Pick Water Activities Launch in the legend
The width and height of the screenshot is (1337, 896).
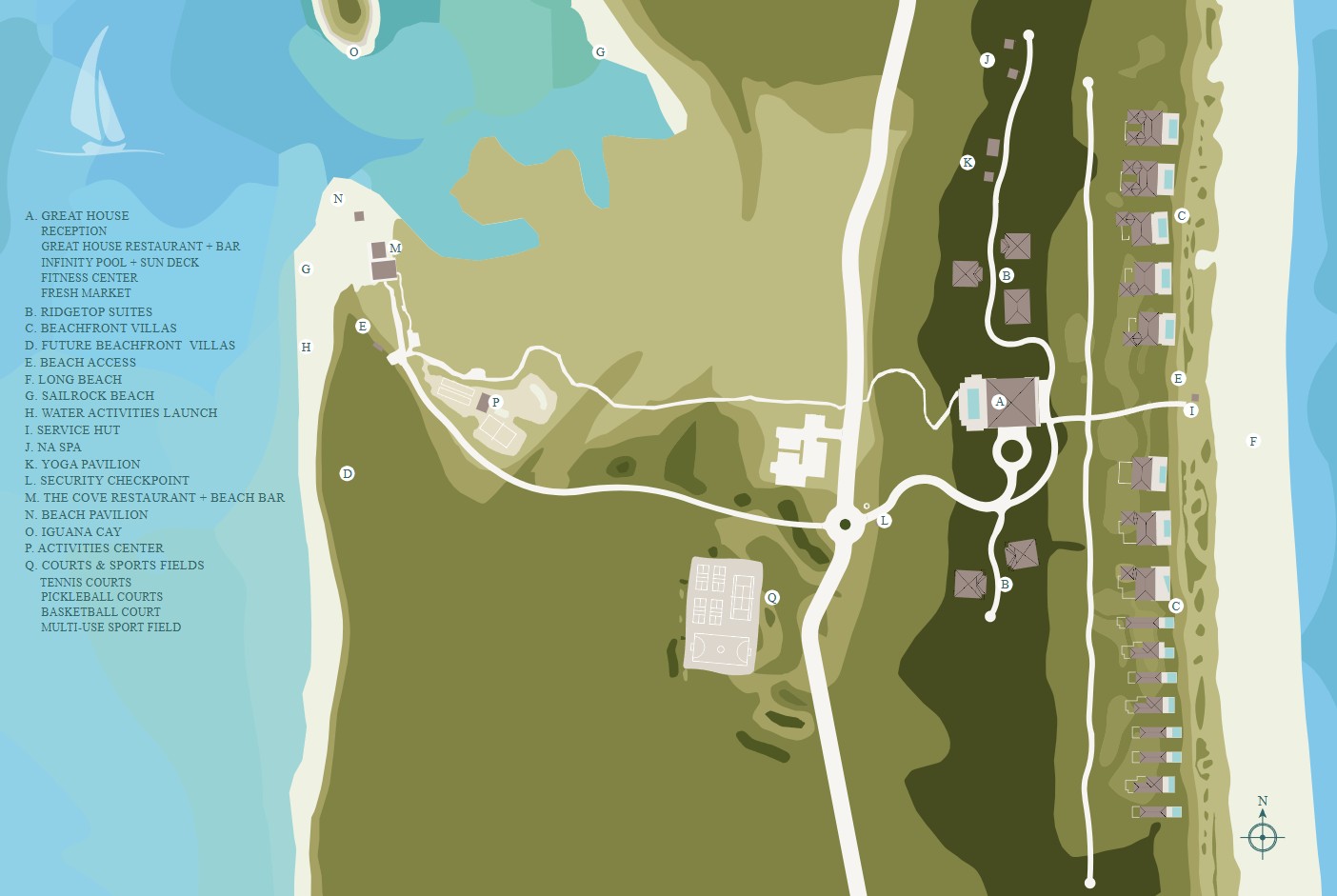click(x=121, y=413)
